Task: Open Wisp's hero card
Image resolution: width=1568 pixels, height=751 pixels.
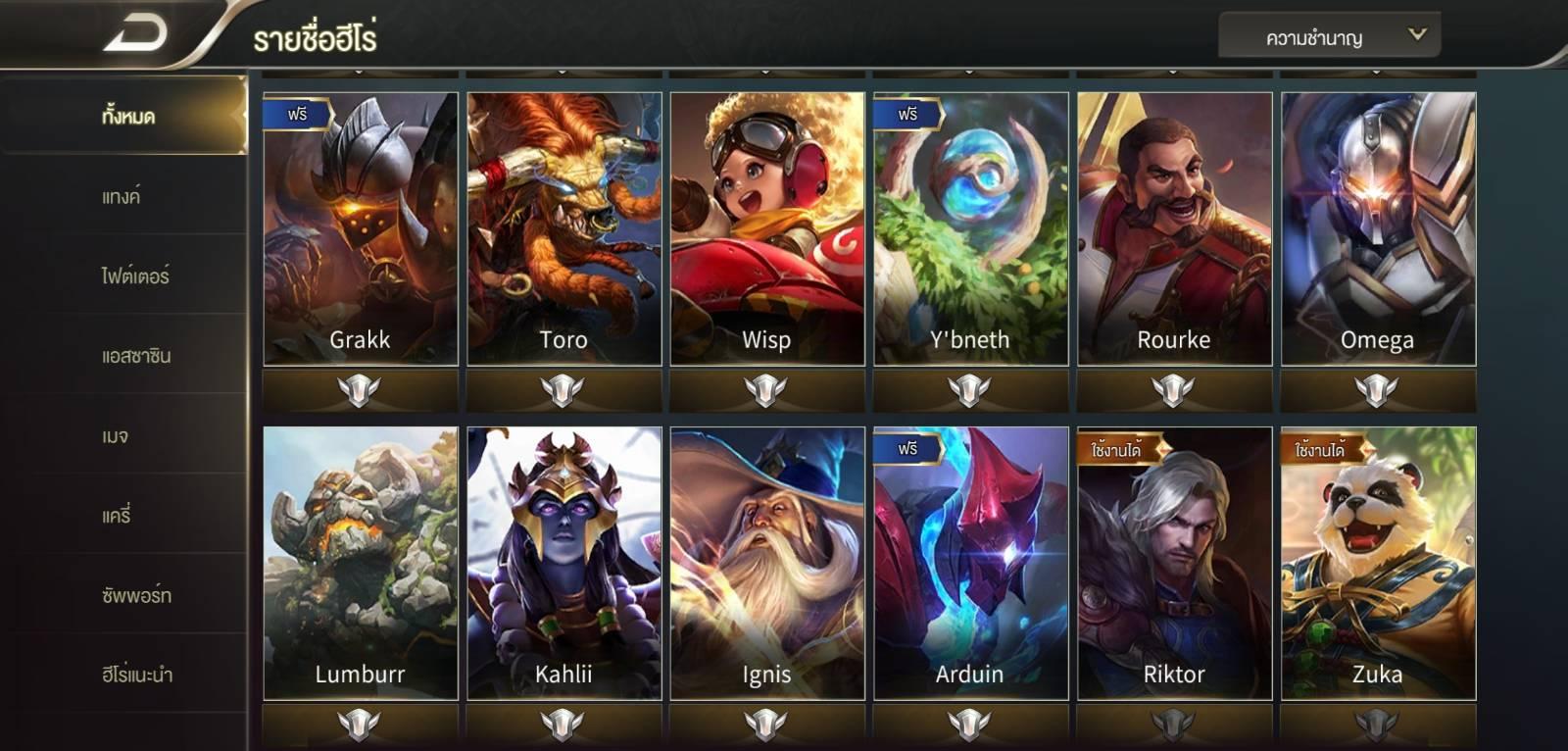Action: (767, 229)
